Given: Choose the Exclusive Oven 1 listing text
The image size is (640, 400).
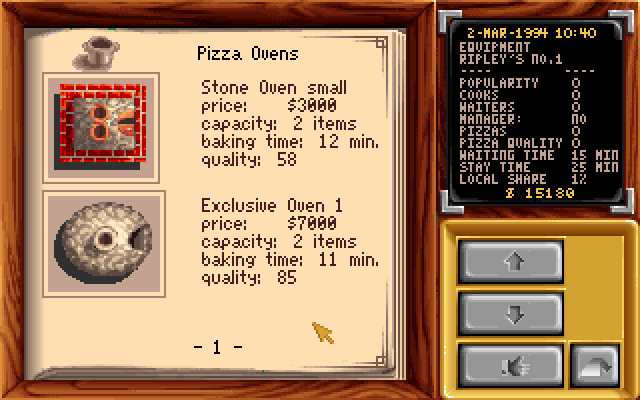Looking at the screenshot, I should [x=290, y=242].
